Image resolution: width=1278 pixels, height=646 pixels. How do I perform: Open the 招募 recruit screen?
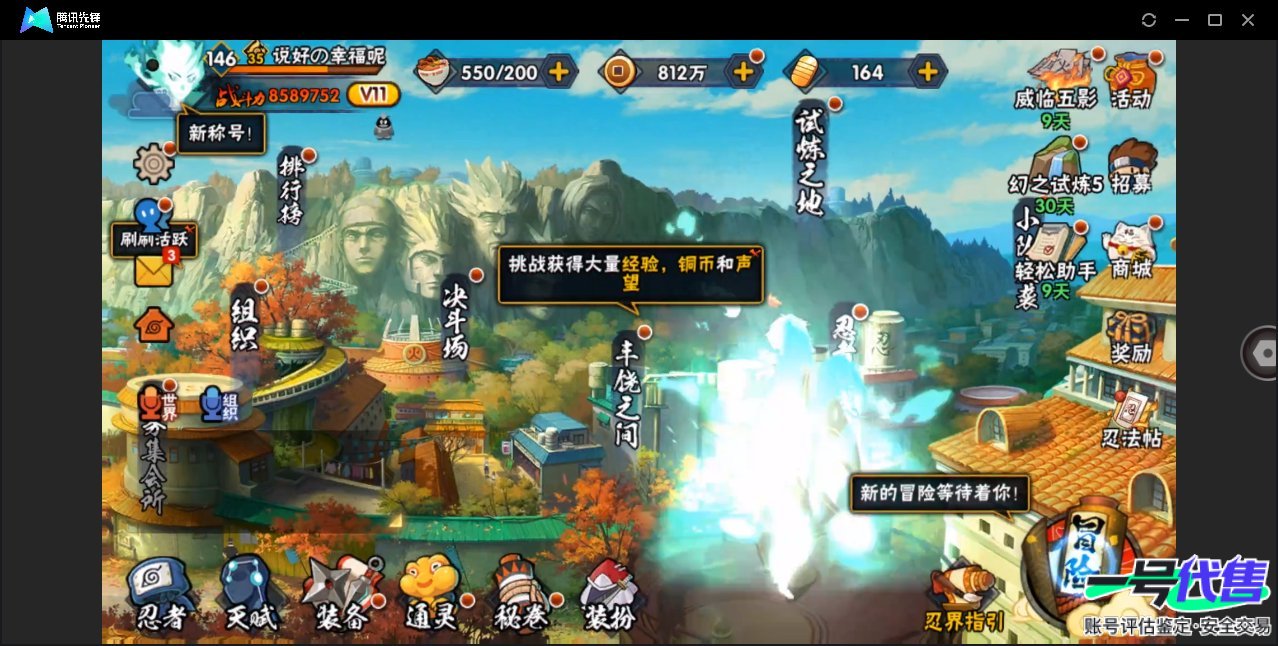pyautogui.click(x=1131, y=166)
